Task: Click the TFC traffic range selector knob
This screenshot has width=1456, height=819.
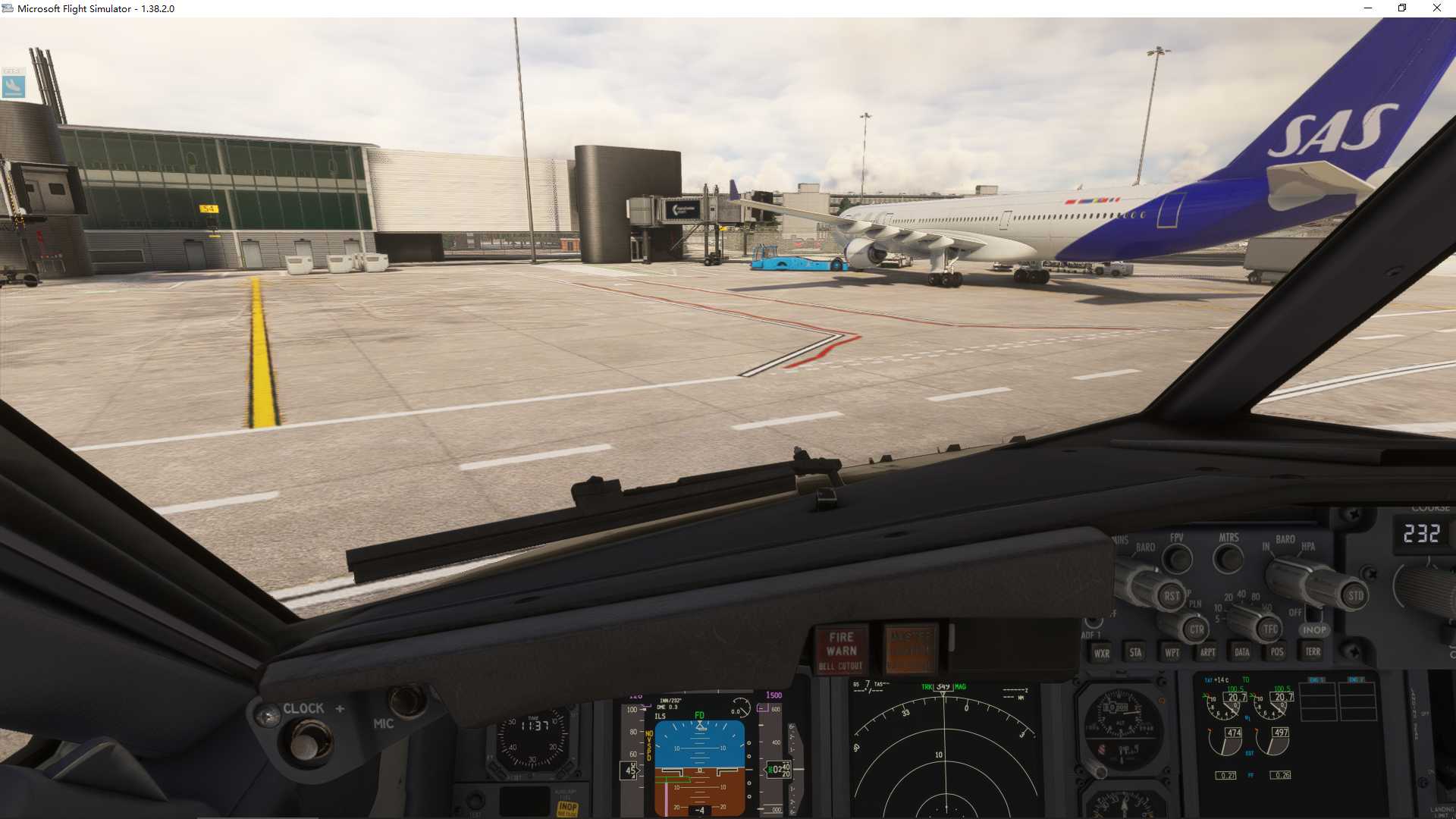Action: tap(1269, 629)
